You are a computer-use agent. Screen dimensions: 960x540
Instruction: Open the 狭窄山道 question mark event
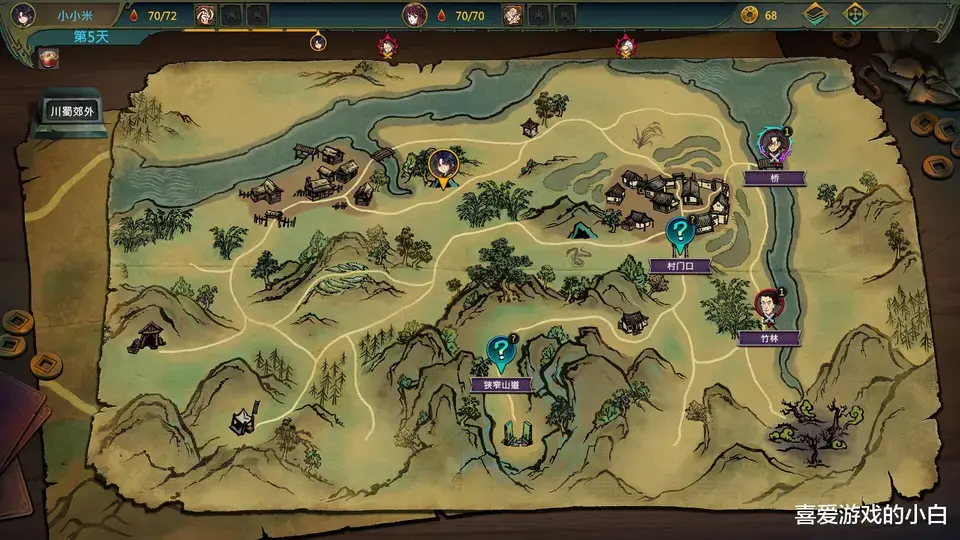coord(499,350)
